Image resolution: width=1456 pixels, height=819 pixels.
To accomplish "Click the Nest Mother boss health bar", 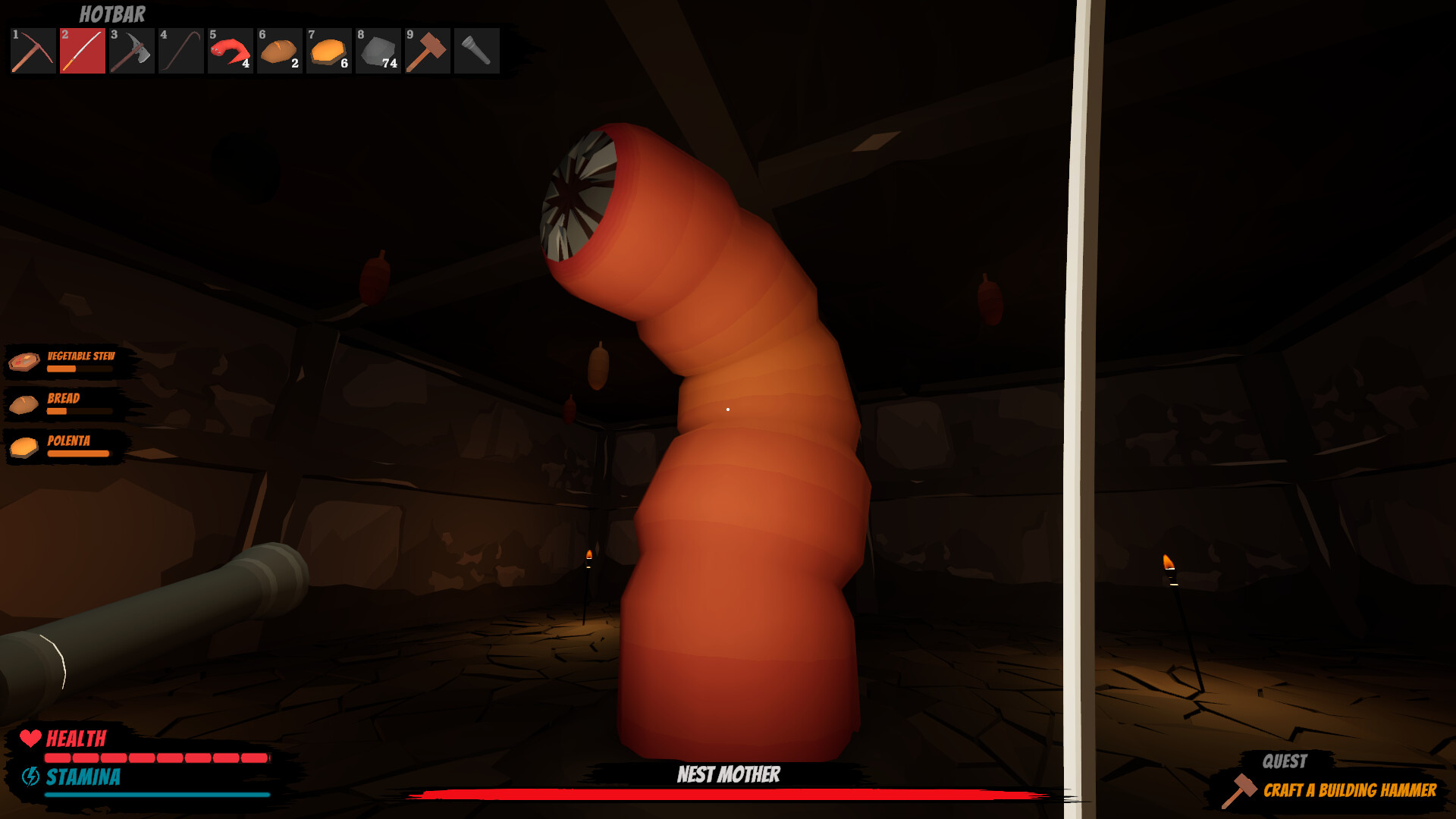I will 728,795.
